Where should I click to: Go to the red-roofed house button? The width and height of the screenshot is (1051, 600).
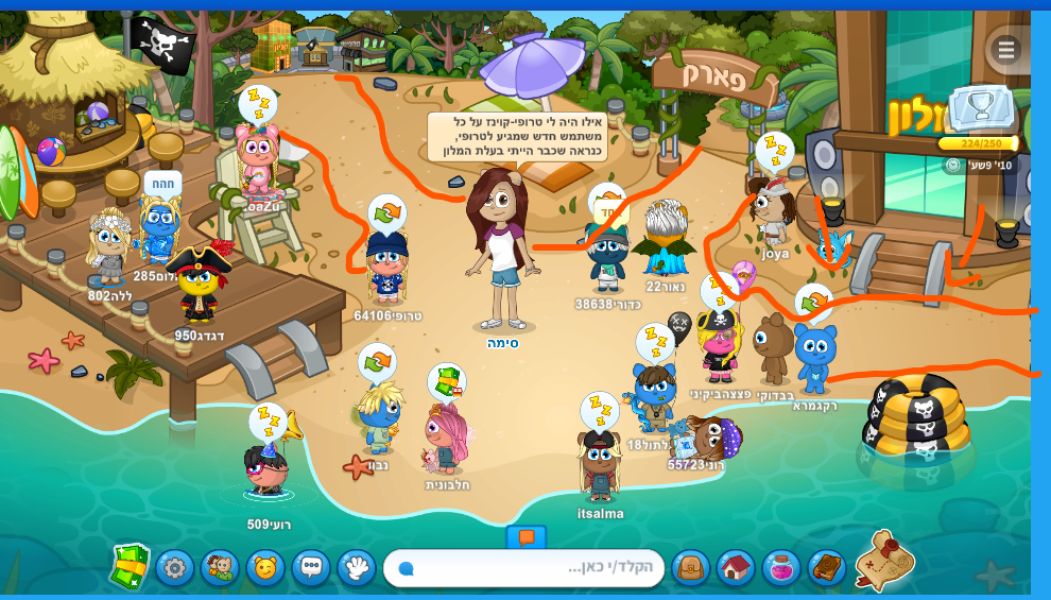point(736,569)
